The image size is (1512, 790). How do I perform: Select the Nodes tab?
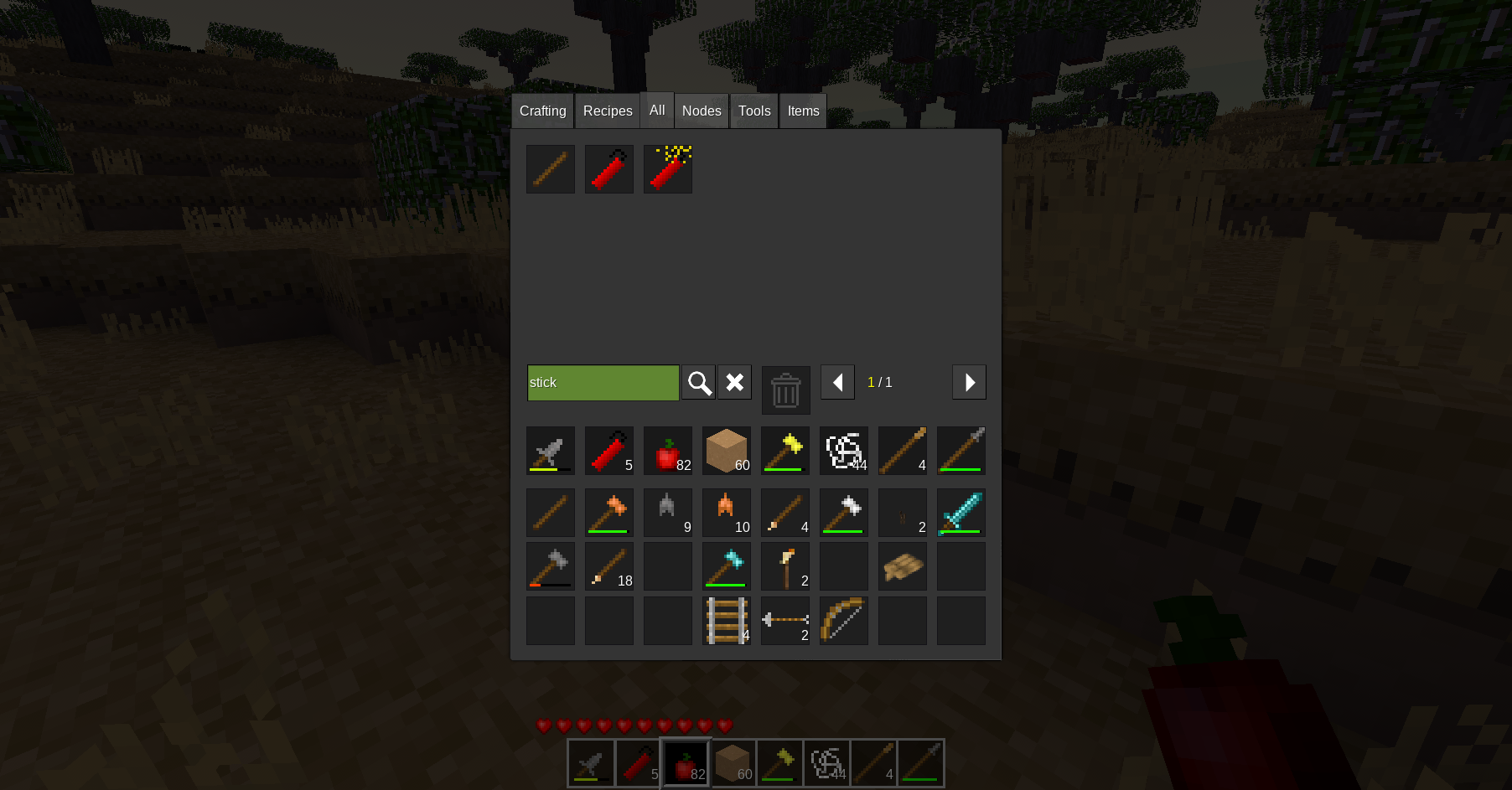coord(702,111)
